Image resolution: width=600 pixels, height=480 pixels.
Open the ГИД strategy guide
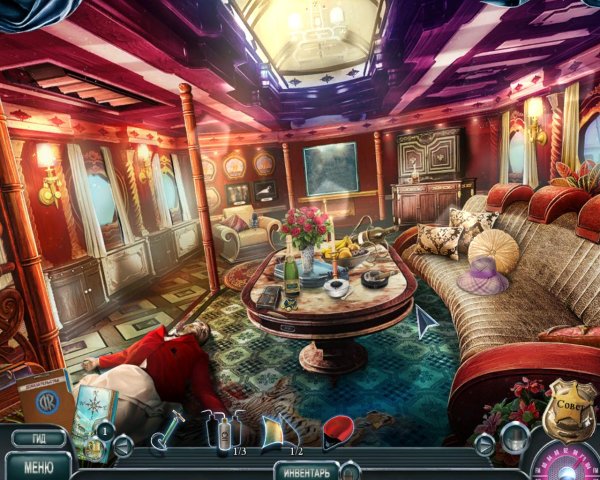38,438
